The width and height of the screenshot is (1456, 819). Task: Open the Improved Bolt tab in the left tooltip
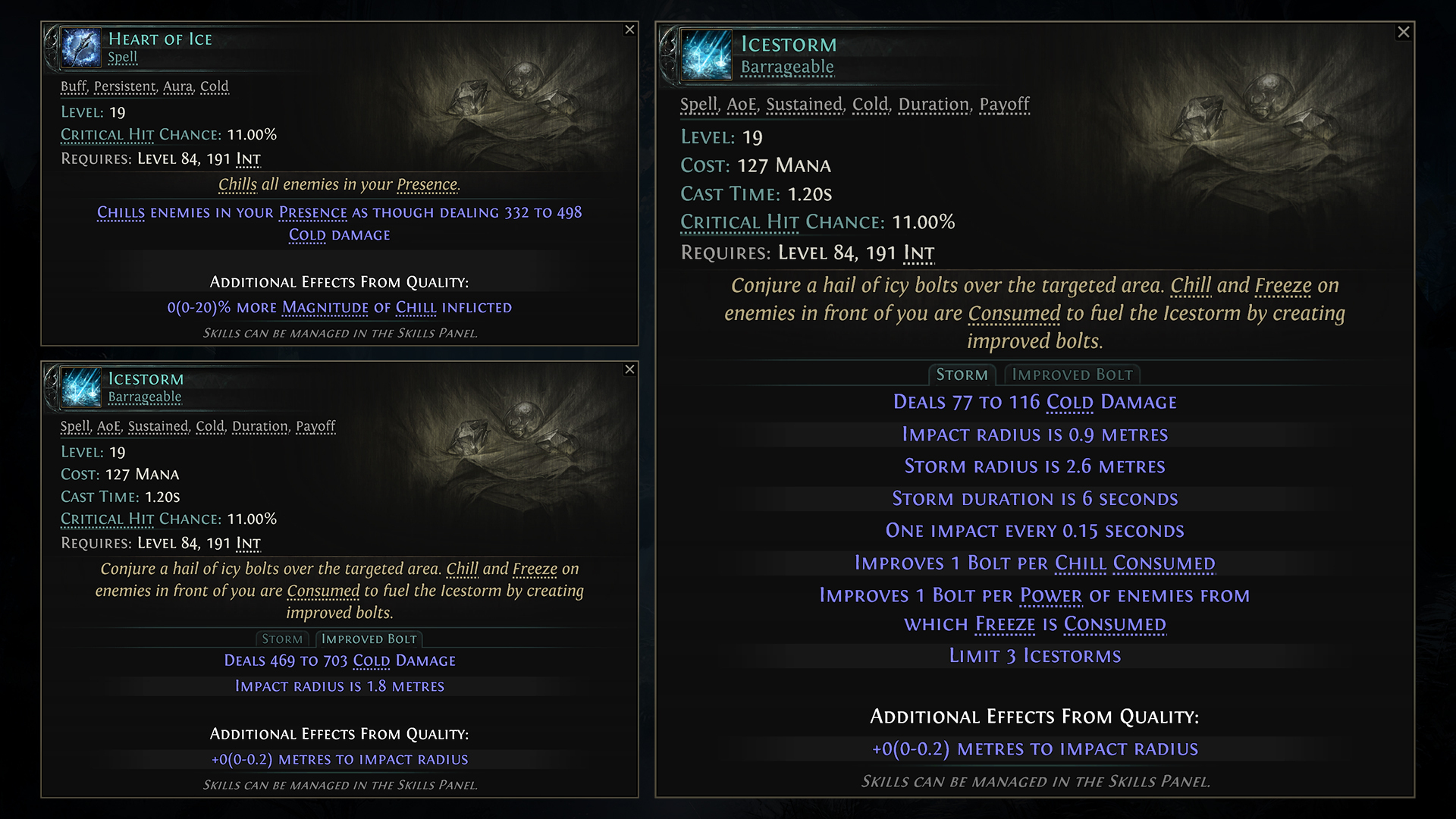coord(369,639)
